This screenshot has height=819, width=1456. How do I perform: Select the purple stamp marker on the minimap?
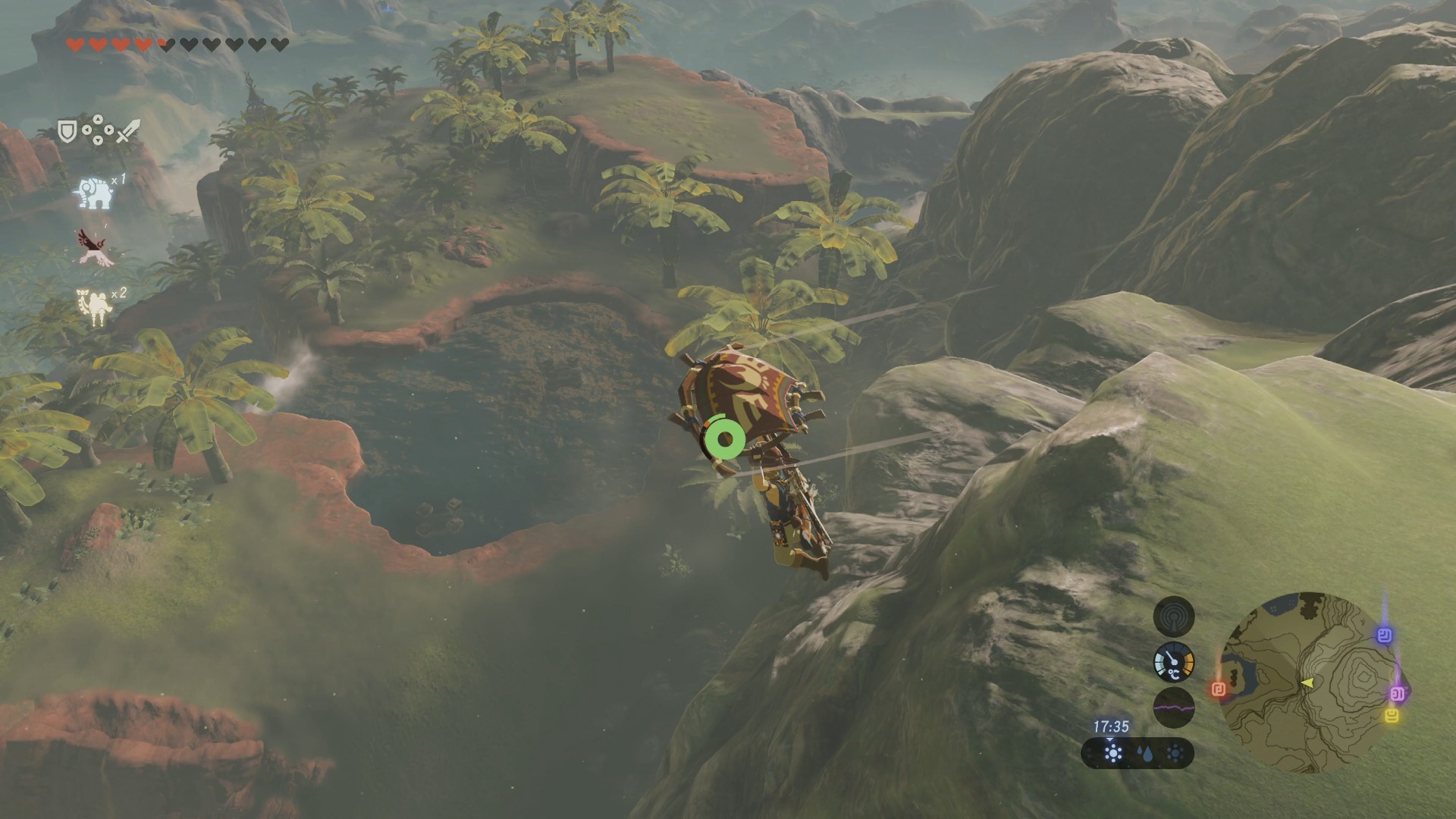tap(1397, 693)
